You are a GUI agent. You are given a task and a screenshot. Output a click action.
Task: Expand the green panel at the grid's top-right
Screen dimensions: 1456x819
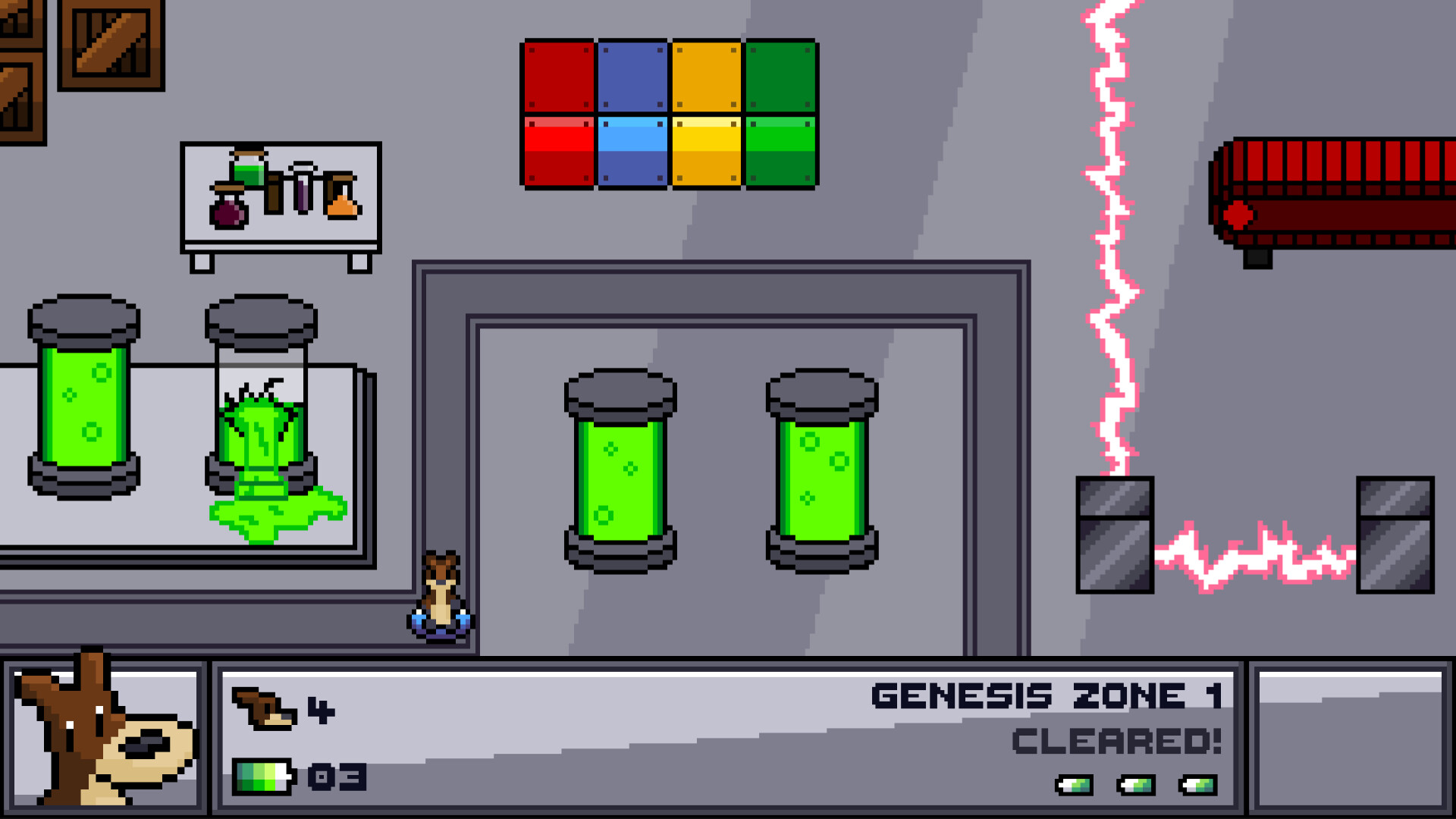tap(781, 76)
